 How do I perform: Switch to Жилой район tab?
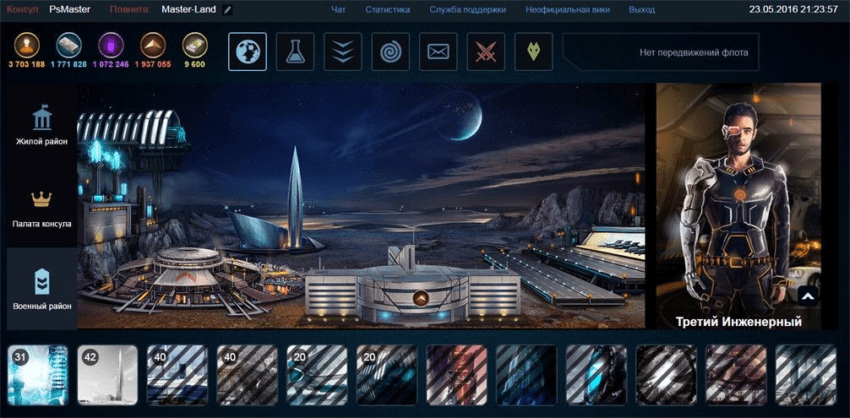(x=42, y=126)
